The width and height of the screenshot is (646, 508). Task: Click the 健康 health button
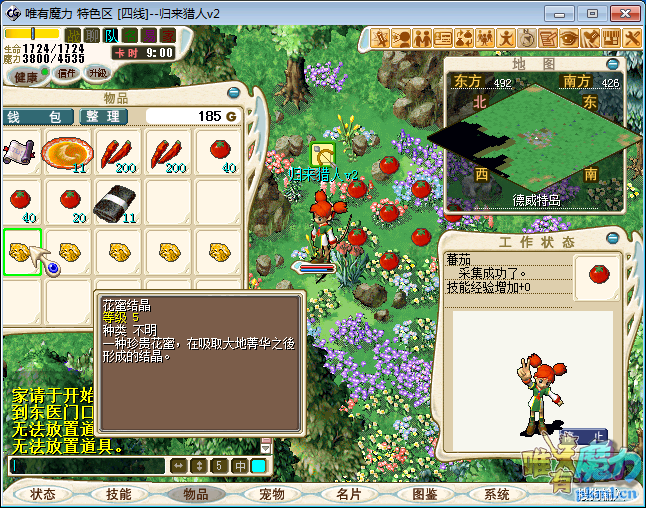26,76
